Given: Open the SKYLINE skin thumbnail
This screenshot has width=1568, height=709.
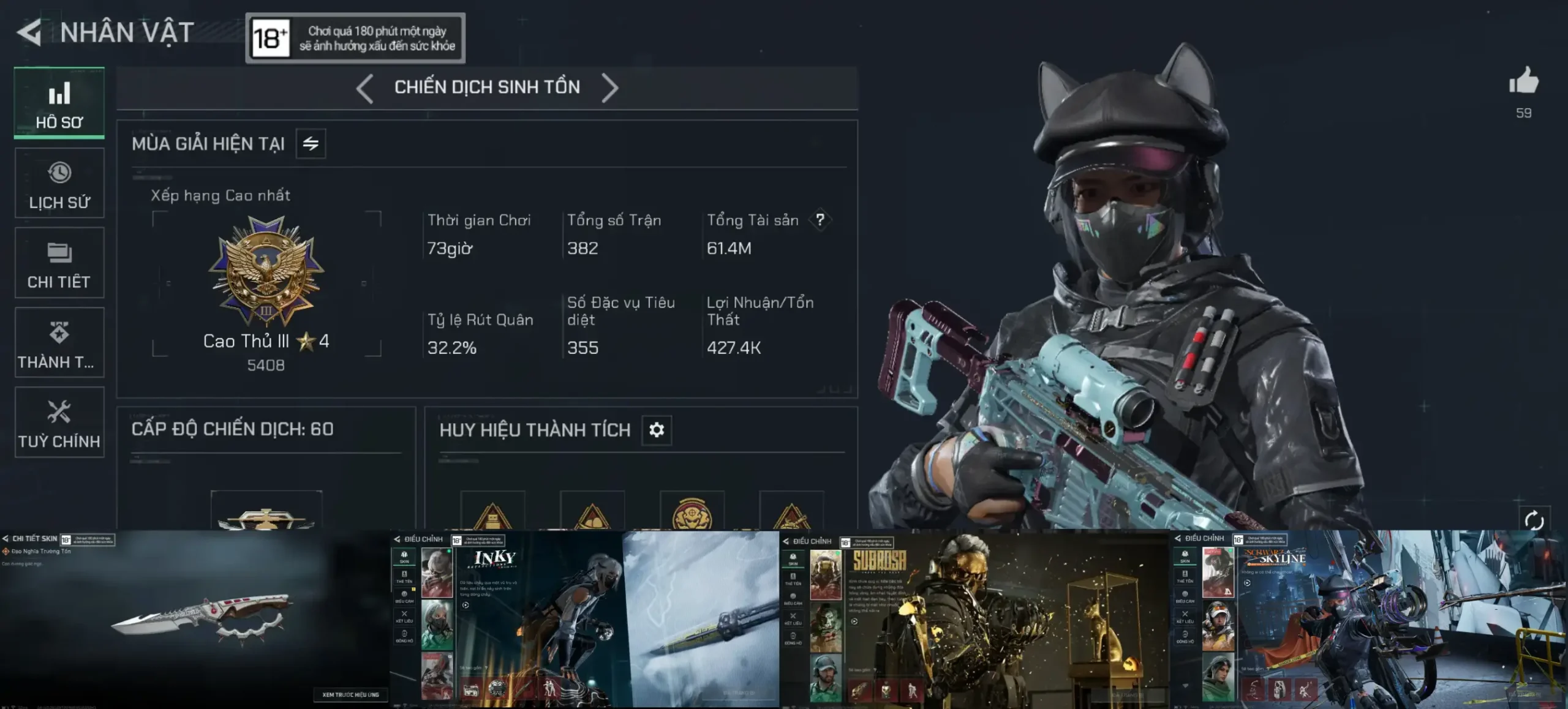Looking at the screenshot, I should tap(1369, 620).
